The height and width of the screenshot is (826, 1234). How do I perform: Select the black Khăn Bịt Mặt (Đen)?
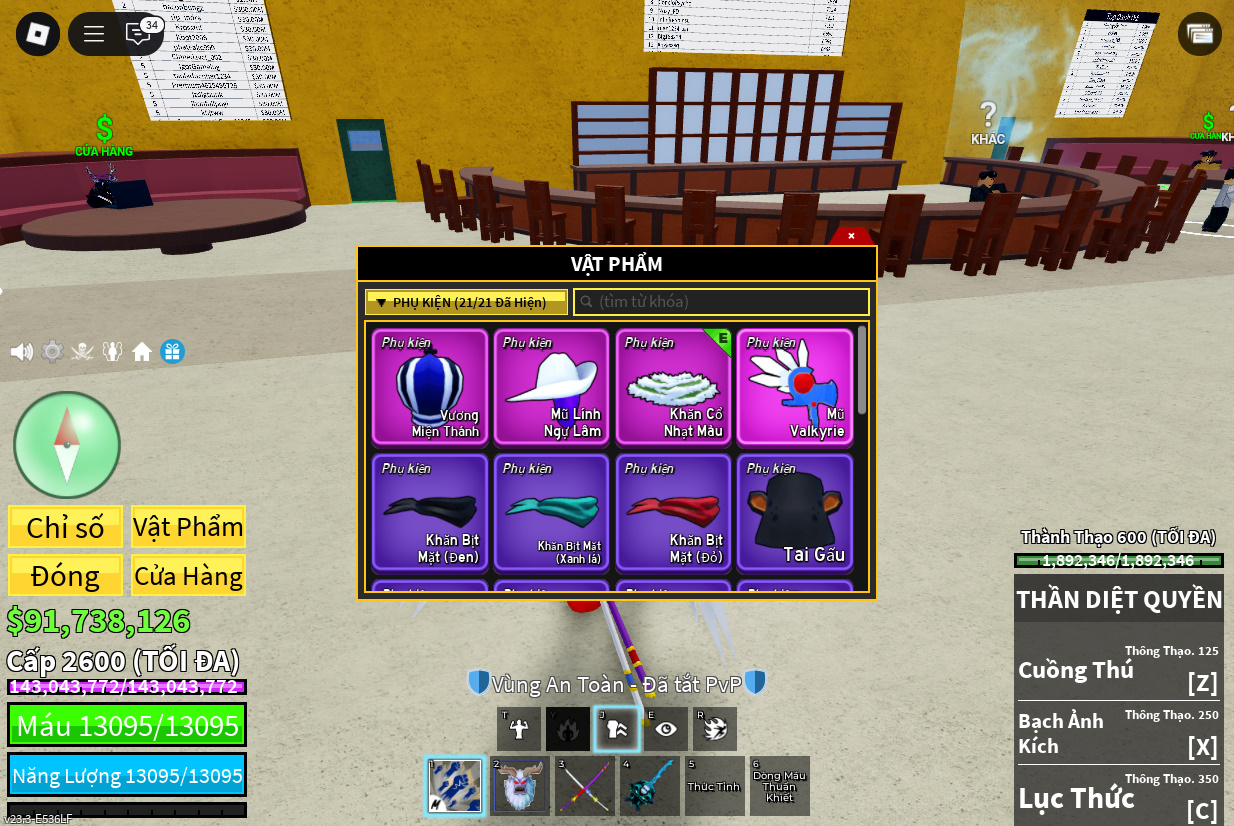430,512
